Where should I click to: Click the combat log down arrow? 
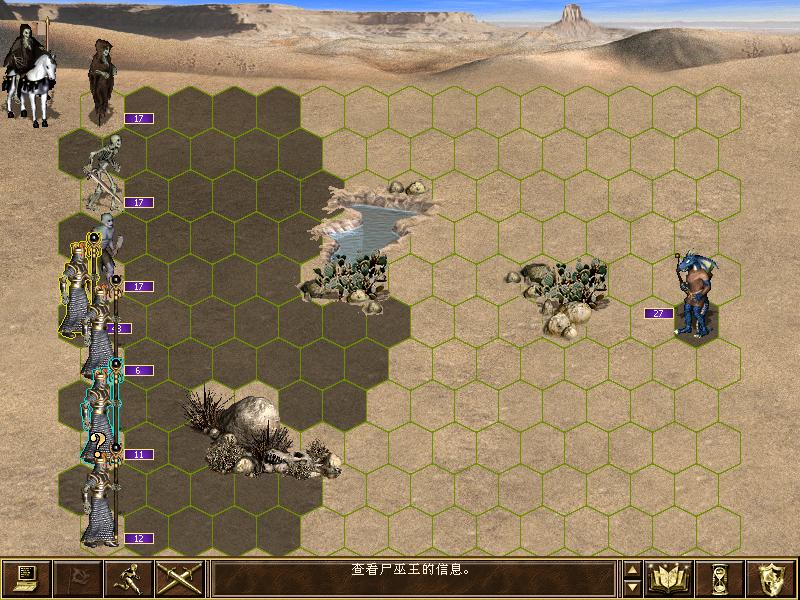(632, 588)
